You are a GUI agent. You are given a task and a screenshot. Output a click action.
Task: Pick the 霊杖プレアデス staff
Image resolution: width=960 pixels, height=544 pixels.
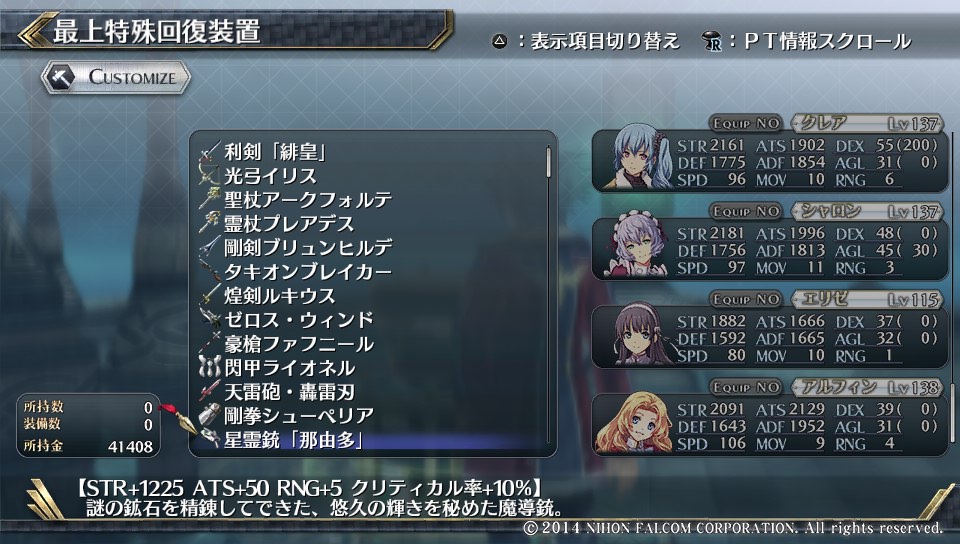click(x=289, y=224)
